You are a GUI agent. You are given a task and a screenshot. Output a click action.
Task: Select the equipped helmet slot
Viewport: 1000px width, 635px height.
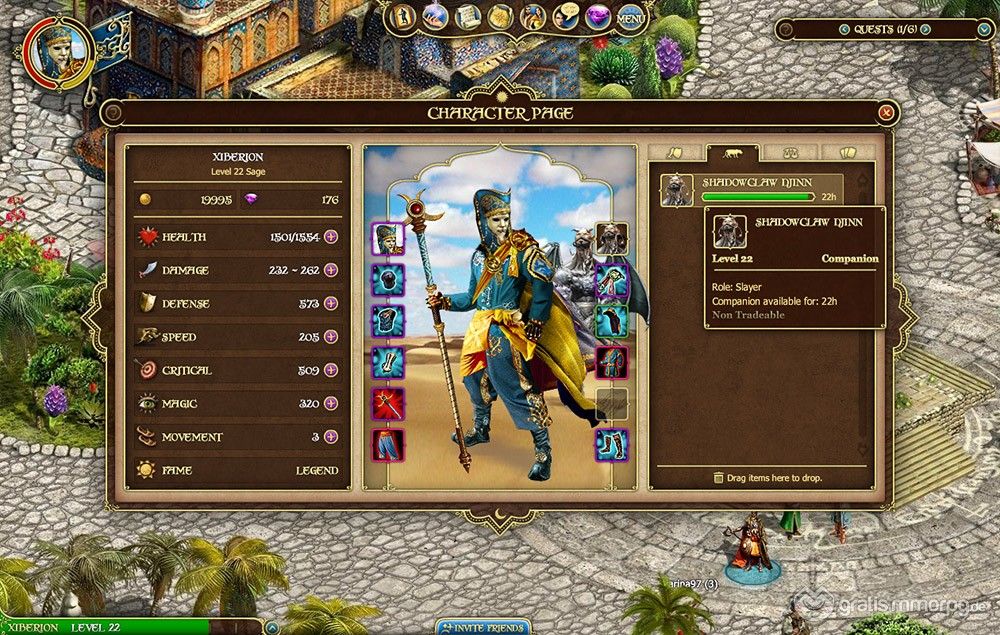(388, 239)
